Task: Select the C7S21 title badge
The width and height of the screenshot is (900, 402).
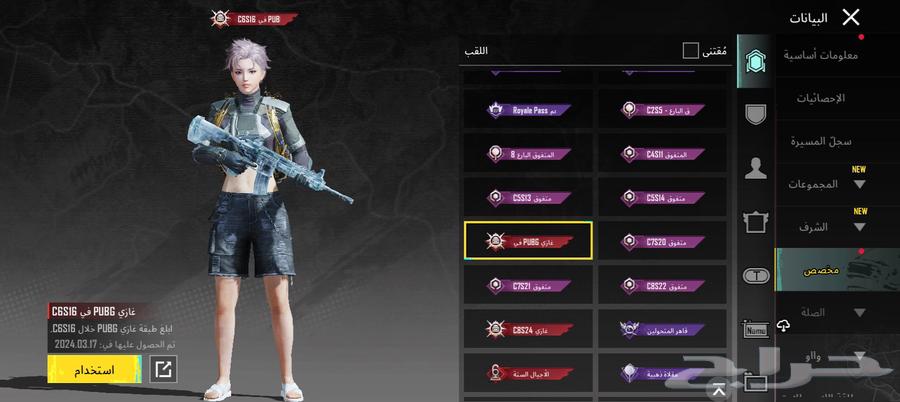Action: point(528,285)
